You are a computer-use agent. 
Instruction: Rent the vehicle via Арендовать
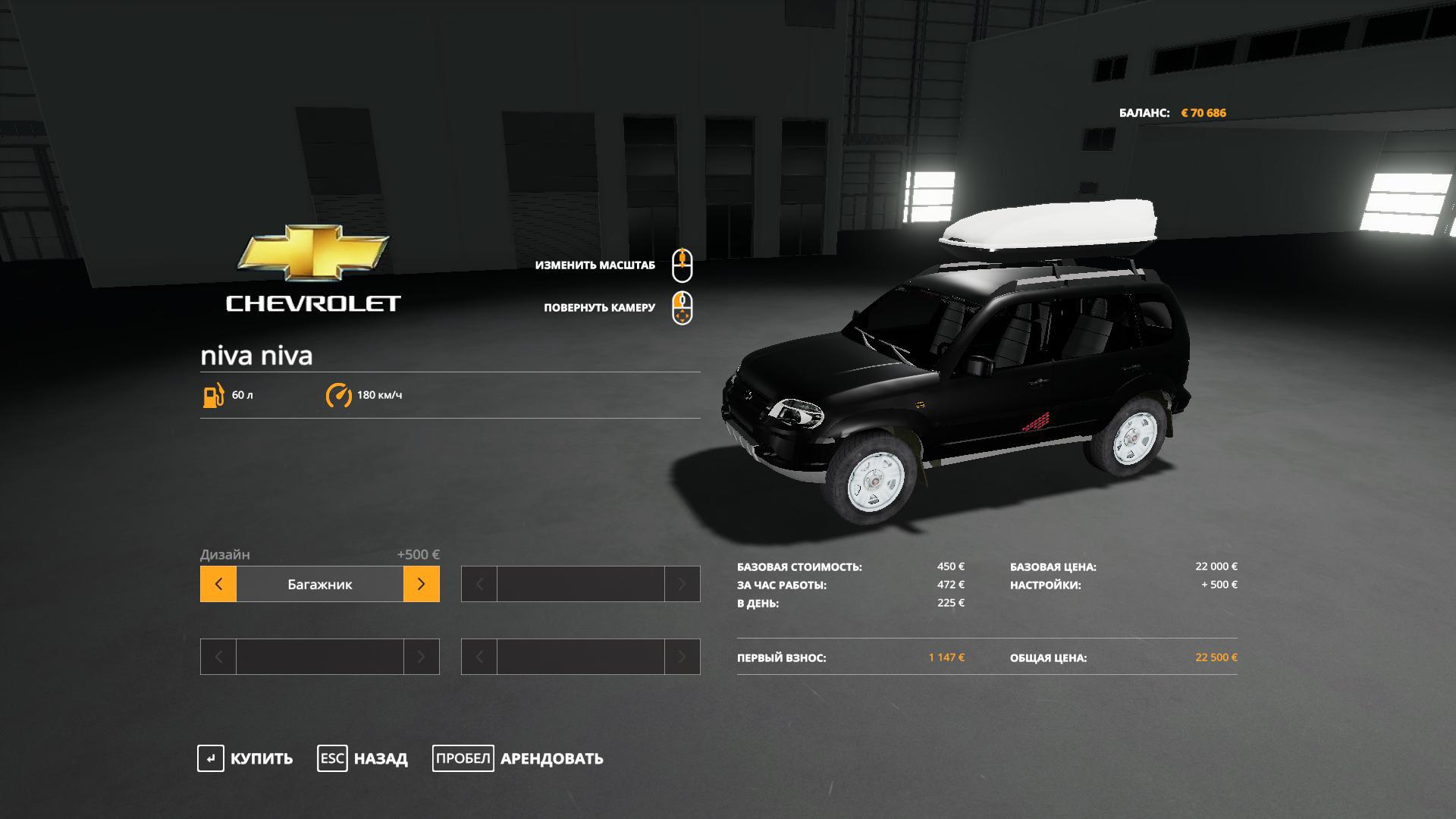pos(519,758)
